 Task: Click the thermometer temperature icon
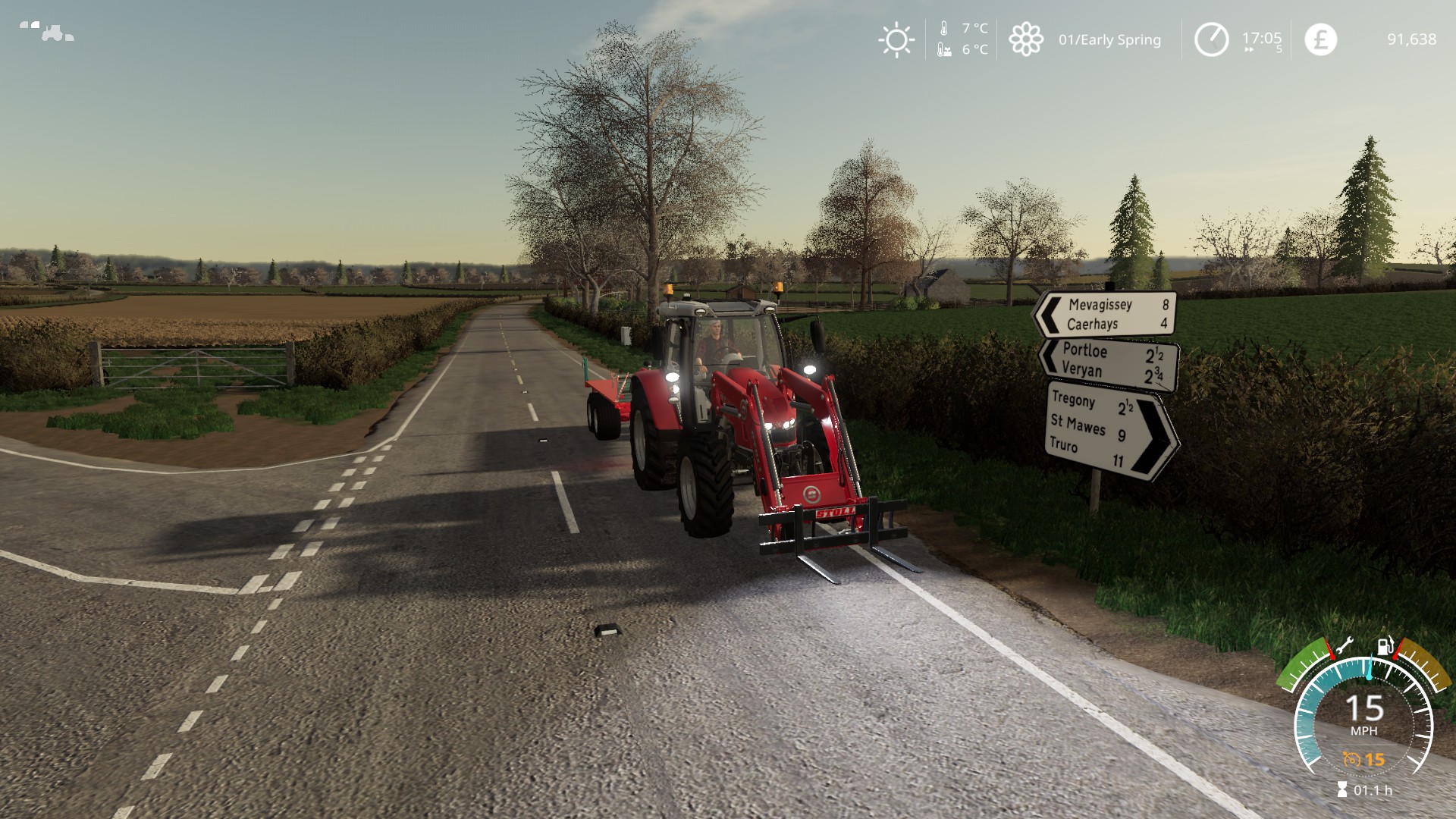[x=944, y=29]
